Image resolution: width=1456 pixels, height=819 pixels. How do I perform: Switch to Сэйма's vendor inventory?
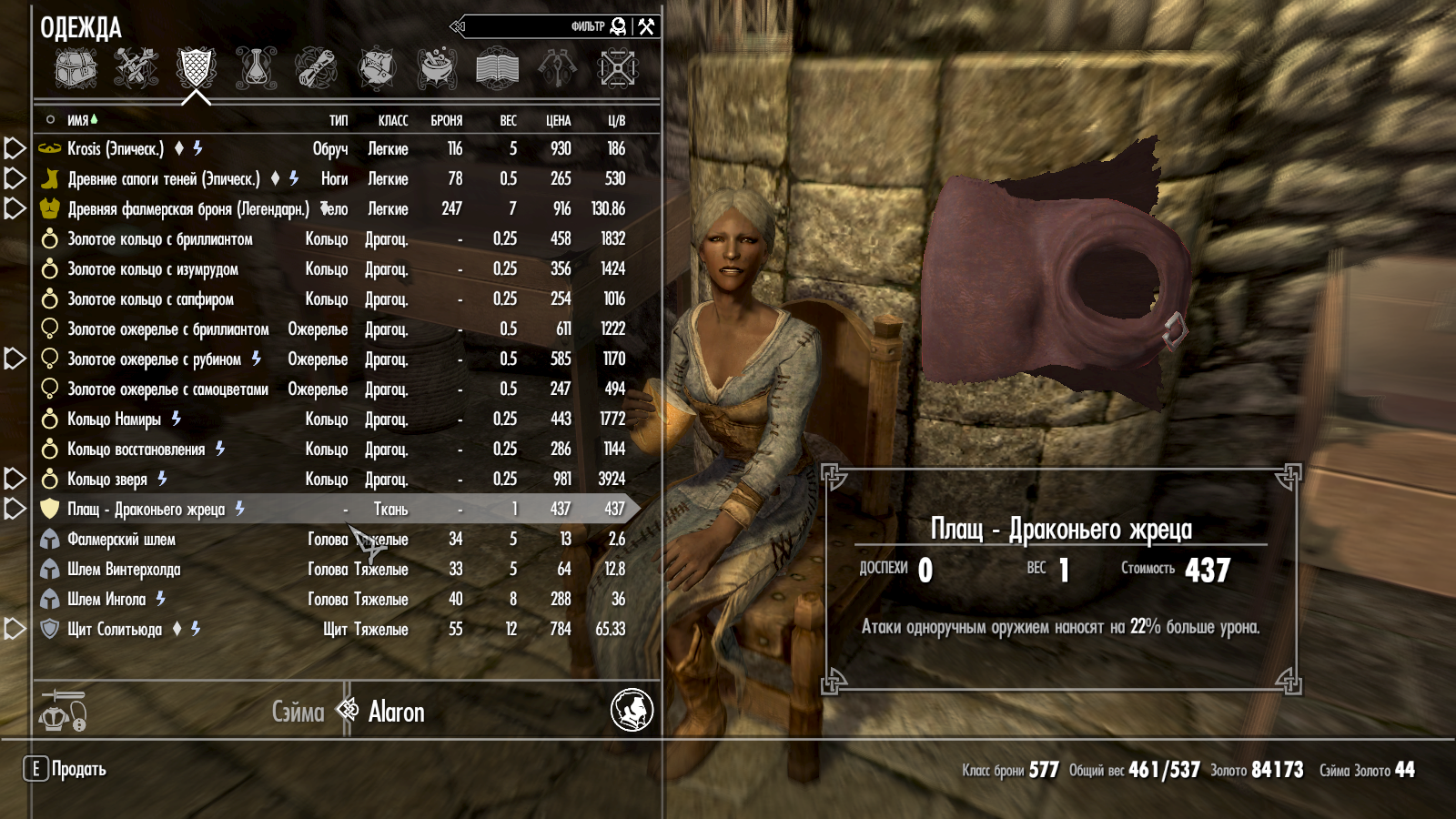298,712
